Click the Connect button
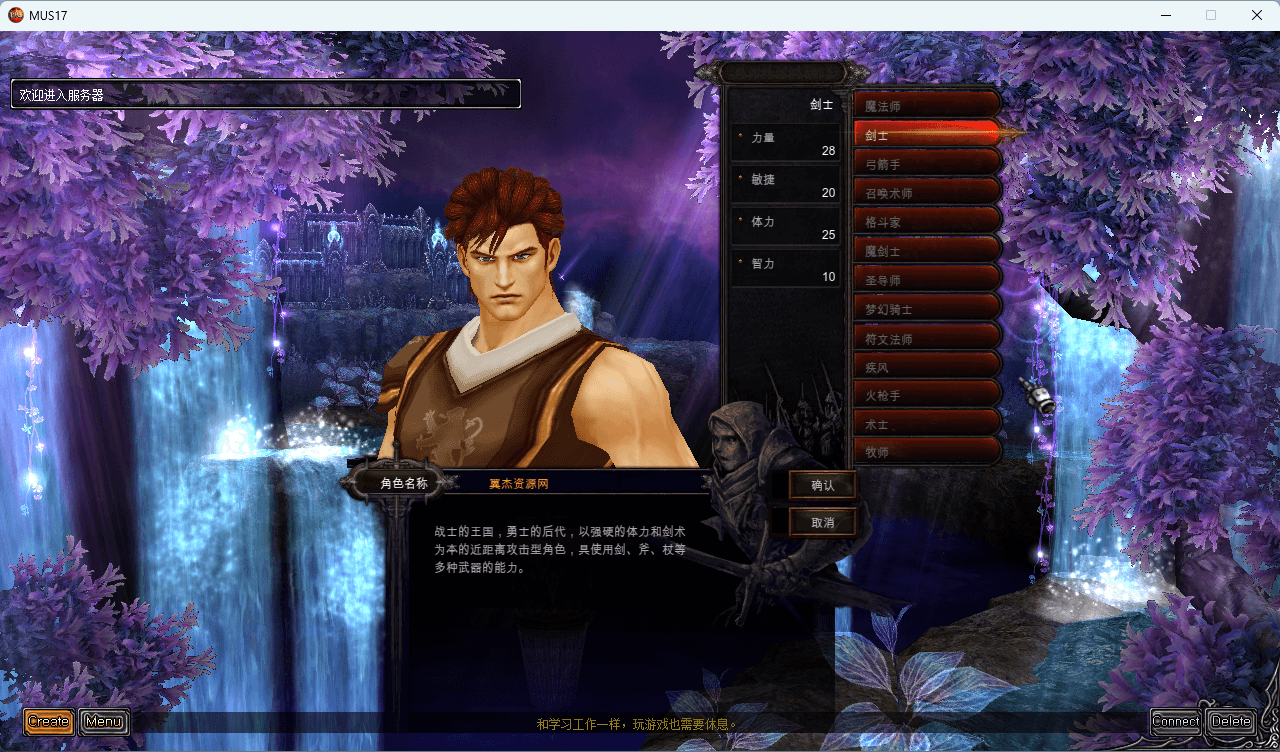This screenshot has height=752, width=1280. pyautogui.click(x=1176, y=721)
